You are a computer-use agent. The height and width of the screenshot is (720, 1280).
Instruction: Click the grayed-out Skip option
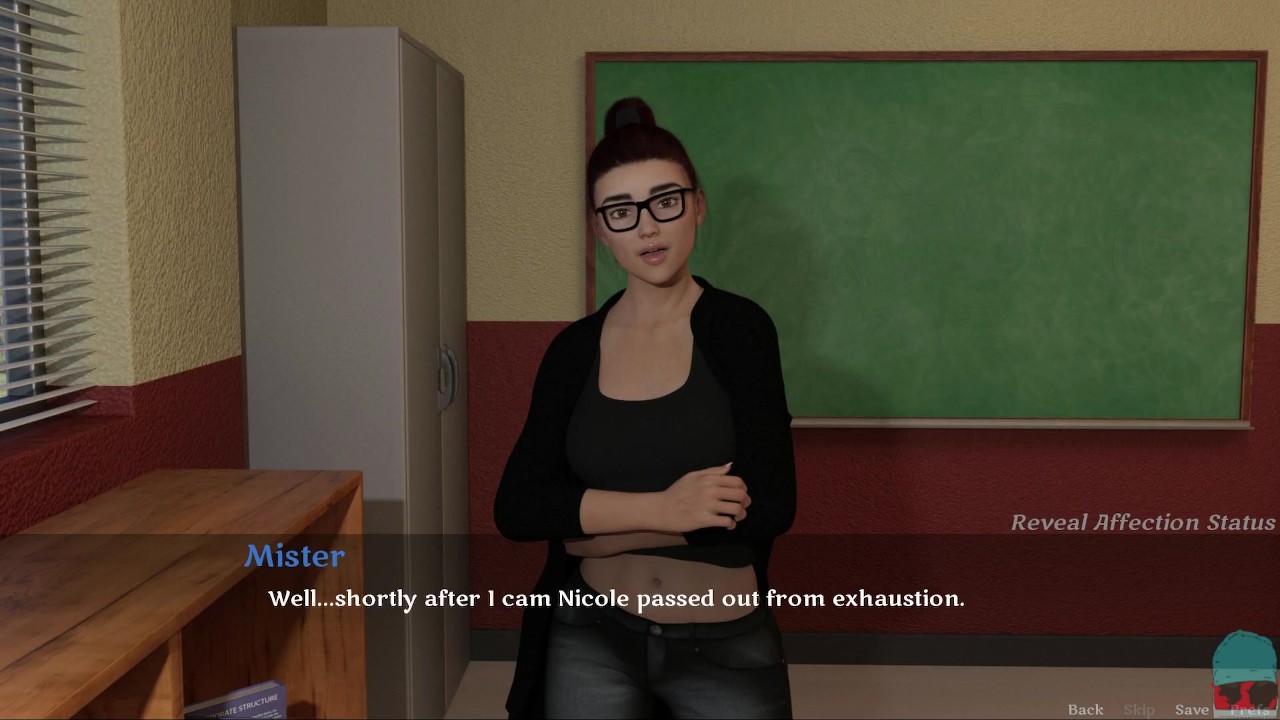coord(1139,709)
